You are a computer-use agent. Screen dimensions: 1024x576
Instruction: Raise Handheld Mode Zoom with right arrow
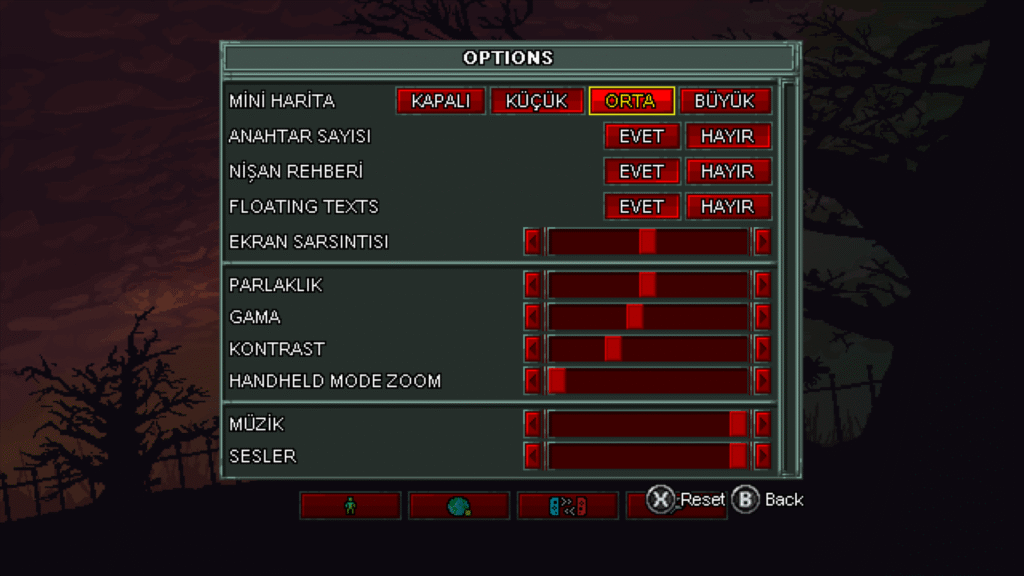point(763,381)
